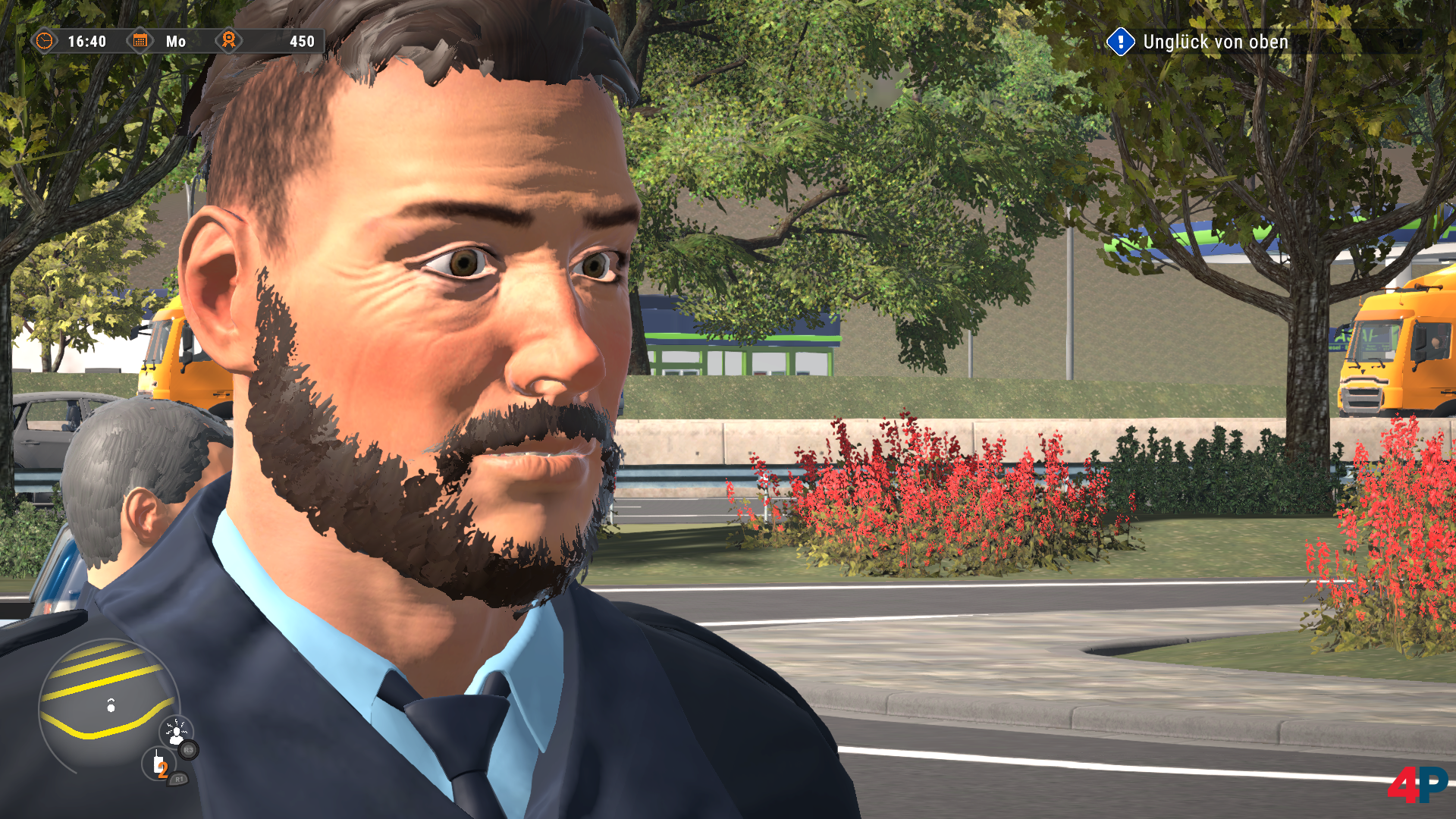Image resolution: width=1456 pixels, height=819 pixels.
Task: Click the 450 points counter
Action: [x=302, y=42]
